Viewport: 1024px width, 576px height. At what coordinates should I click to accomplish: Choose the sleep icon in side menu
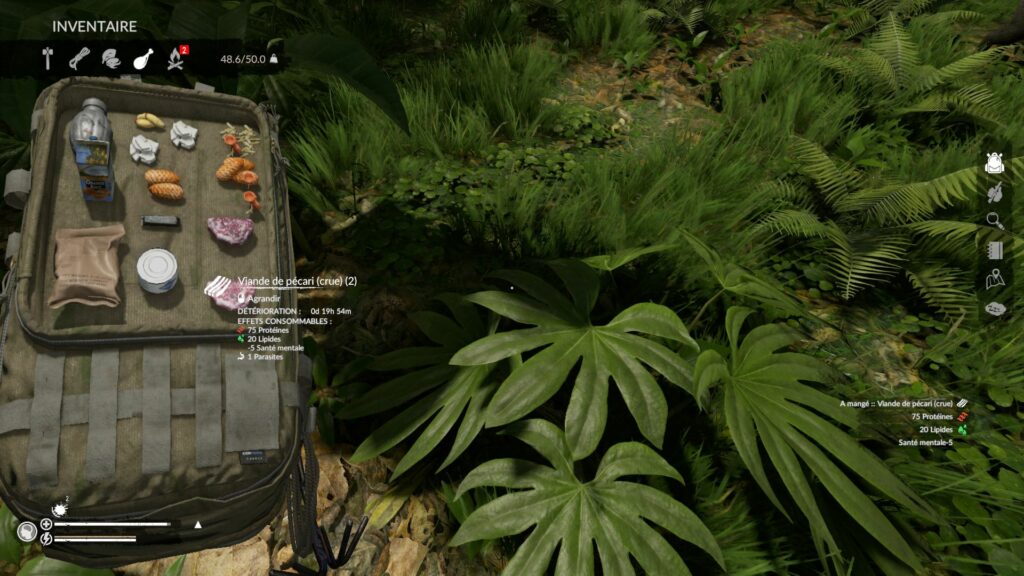994,309
